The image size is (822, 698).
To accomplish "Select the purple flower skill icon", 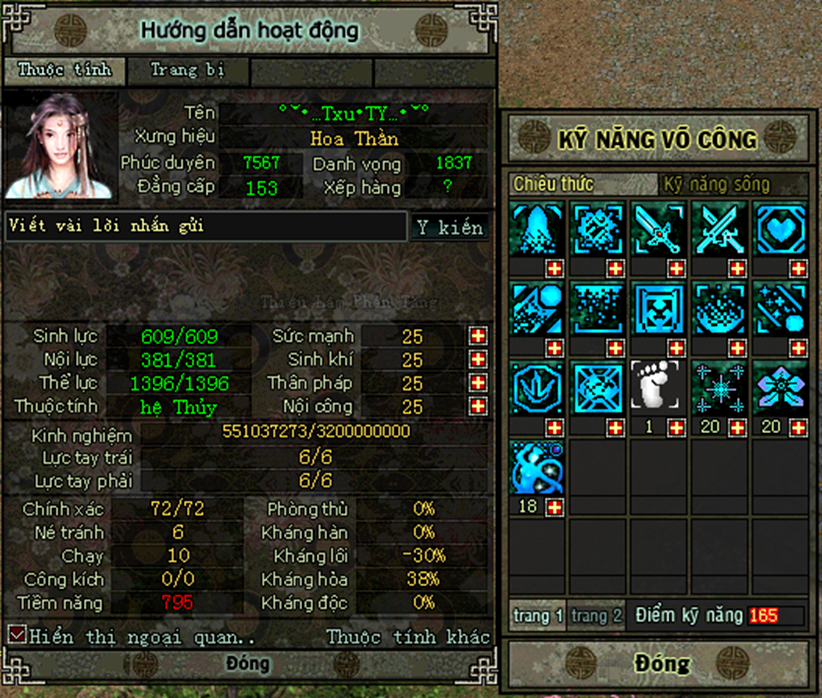I will (x=779, y=386).
